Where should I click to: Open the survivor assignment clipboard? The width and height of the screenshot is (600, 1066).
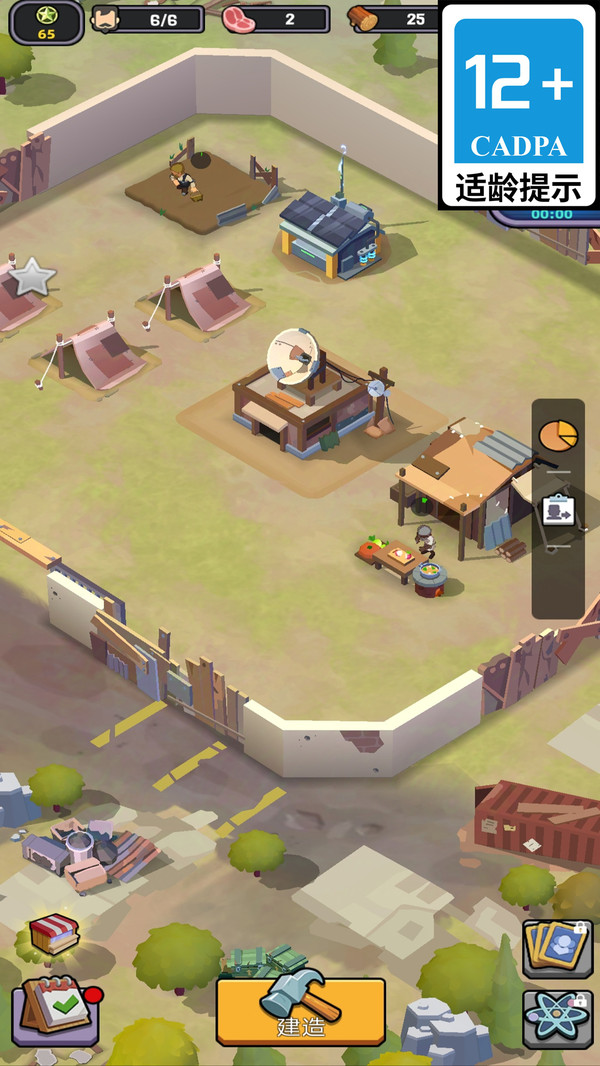(558, 510)
